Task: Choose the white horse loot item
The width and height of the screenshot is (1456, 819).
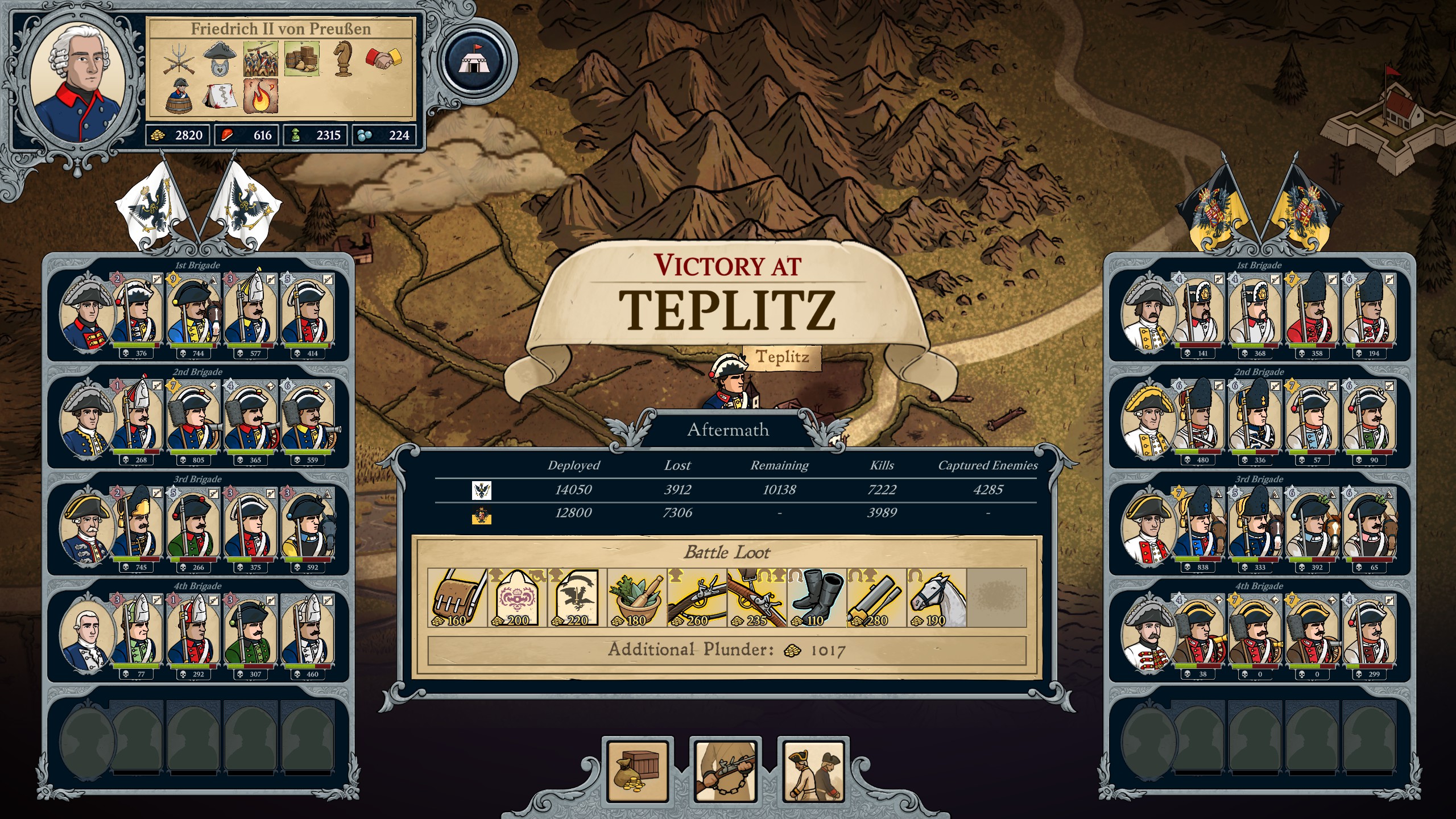Action: pyautogui.click(x=936, y=597)
